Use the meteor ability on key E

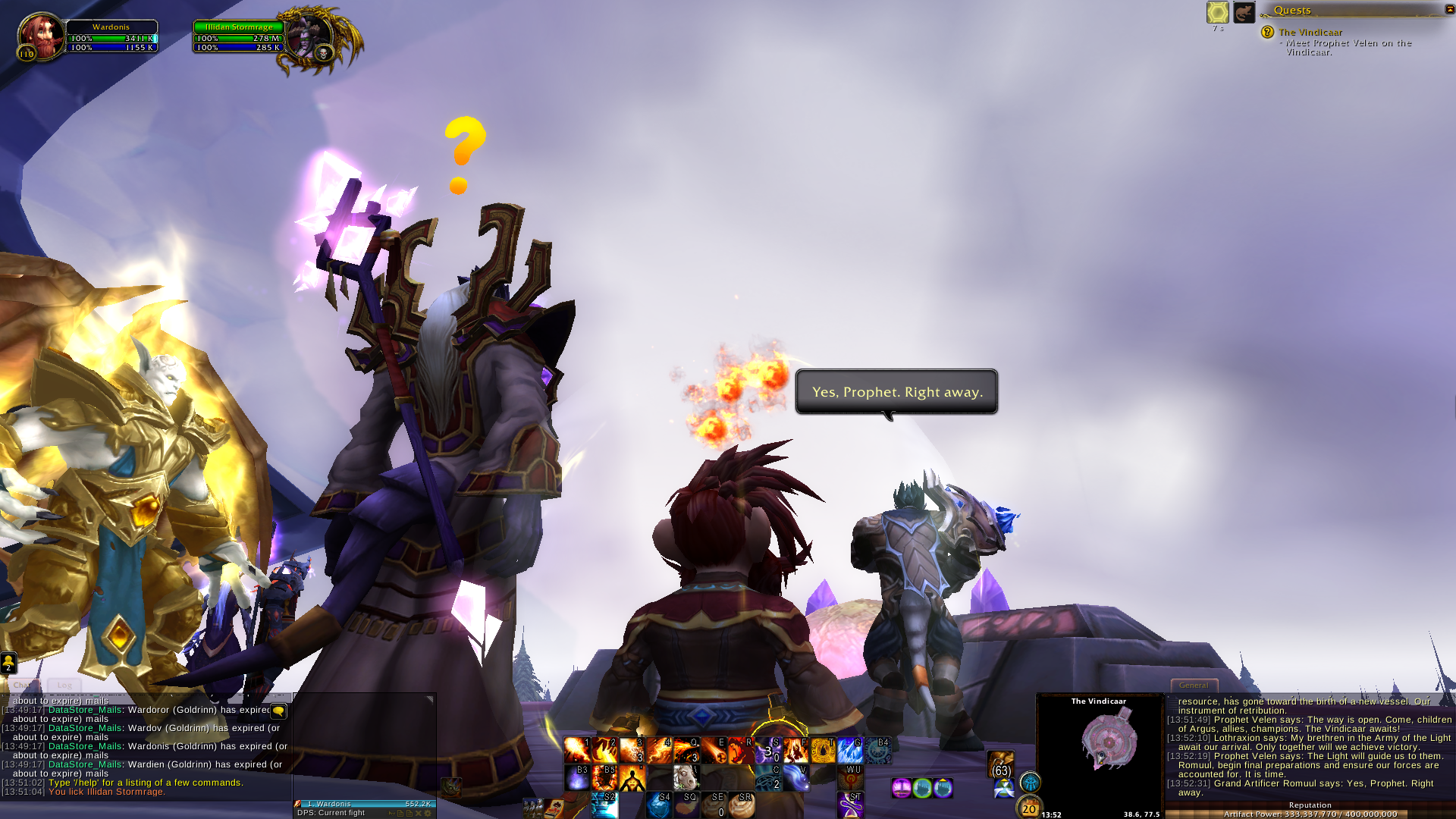click(714, 750)
